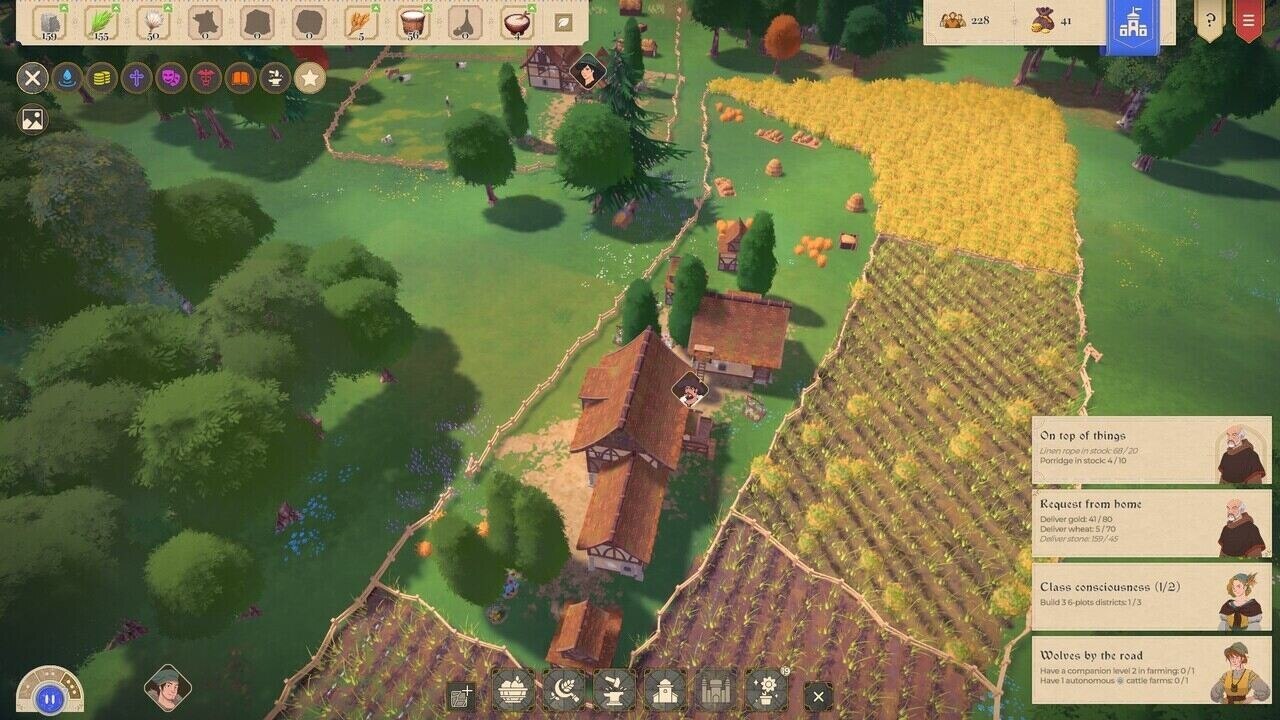Click the blue castle banner
Image resolution: width=1280 pixels, height=720 pixels.
point(1132,26)
